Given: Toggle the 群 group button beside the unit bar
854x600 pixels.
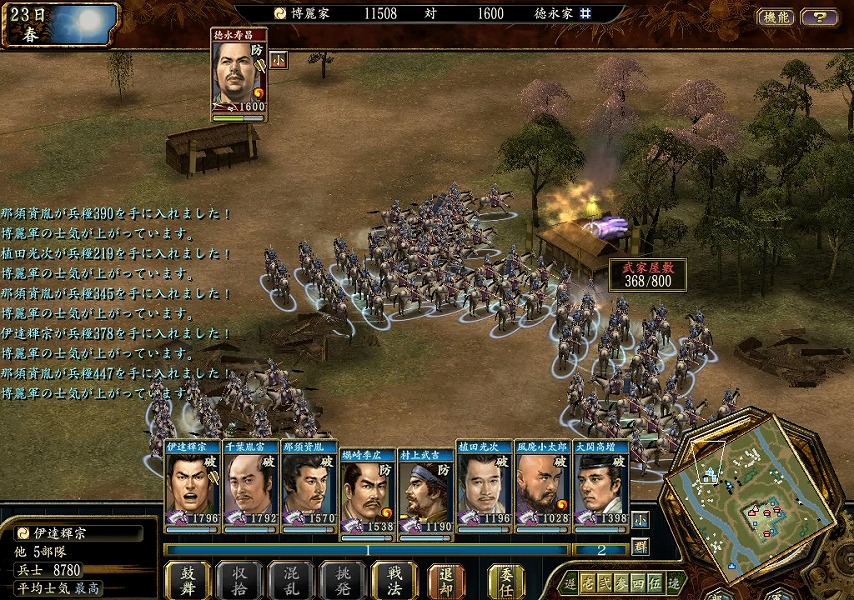Looking at the screenshot, I should click(x=640, y=546).
